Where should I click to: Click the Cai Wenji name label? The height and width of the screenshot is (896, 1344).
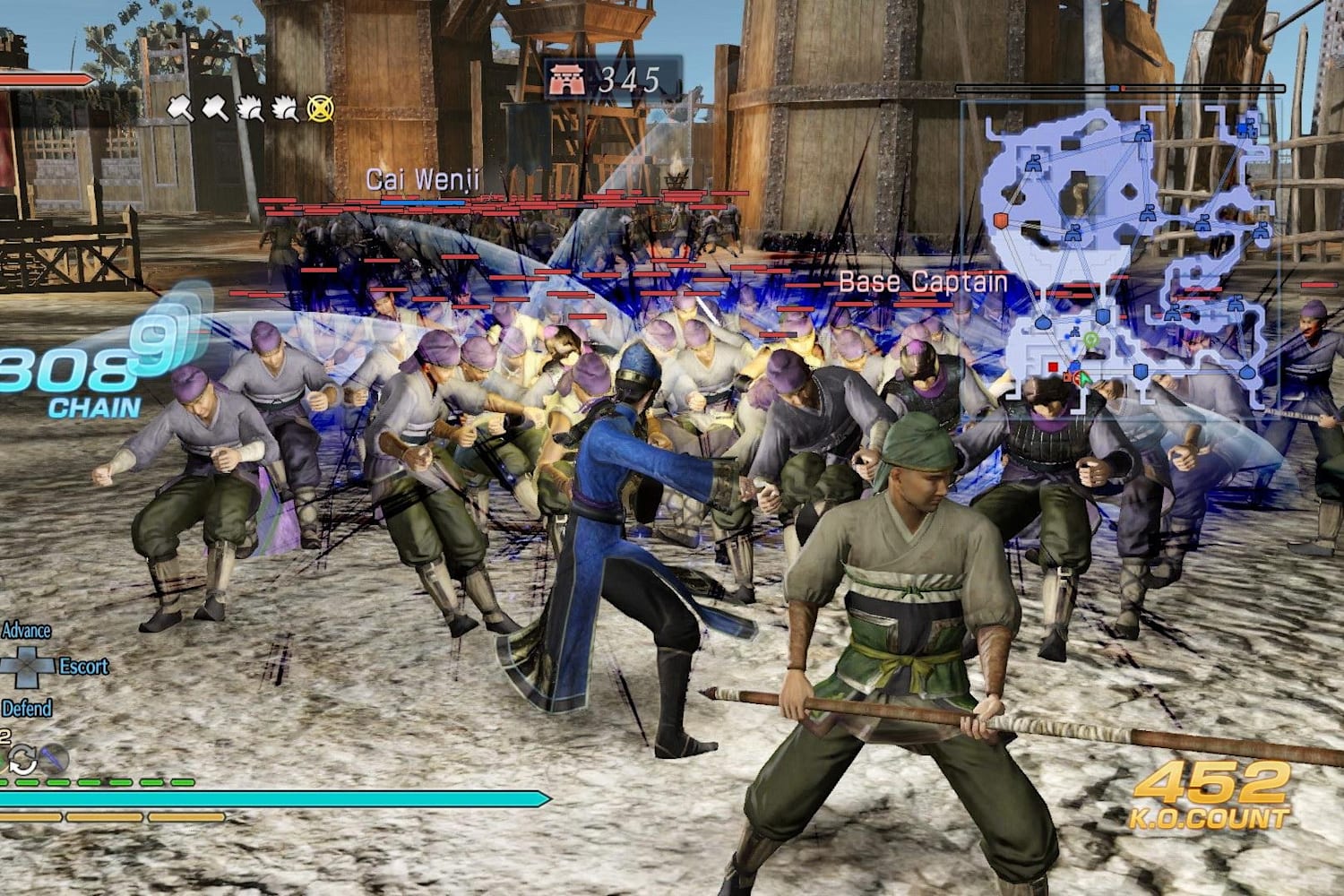422,180
